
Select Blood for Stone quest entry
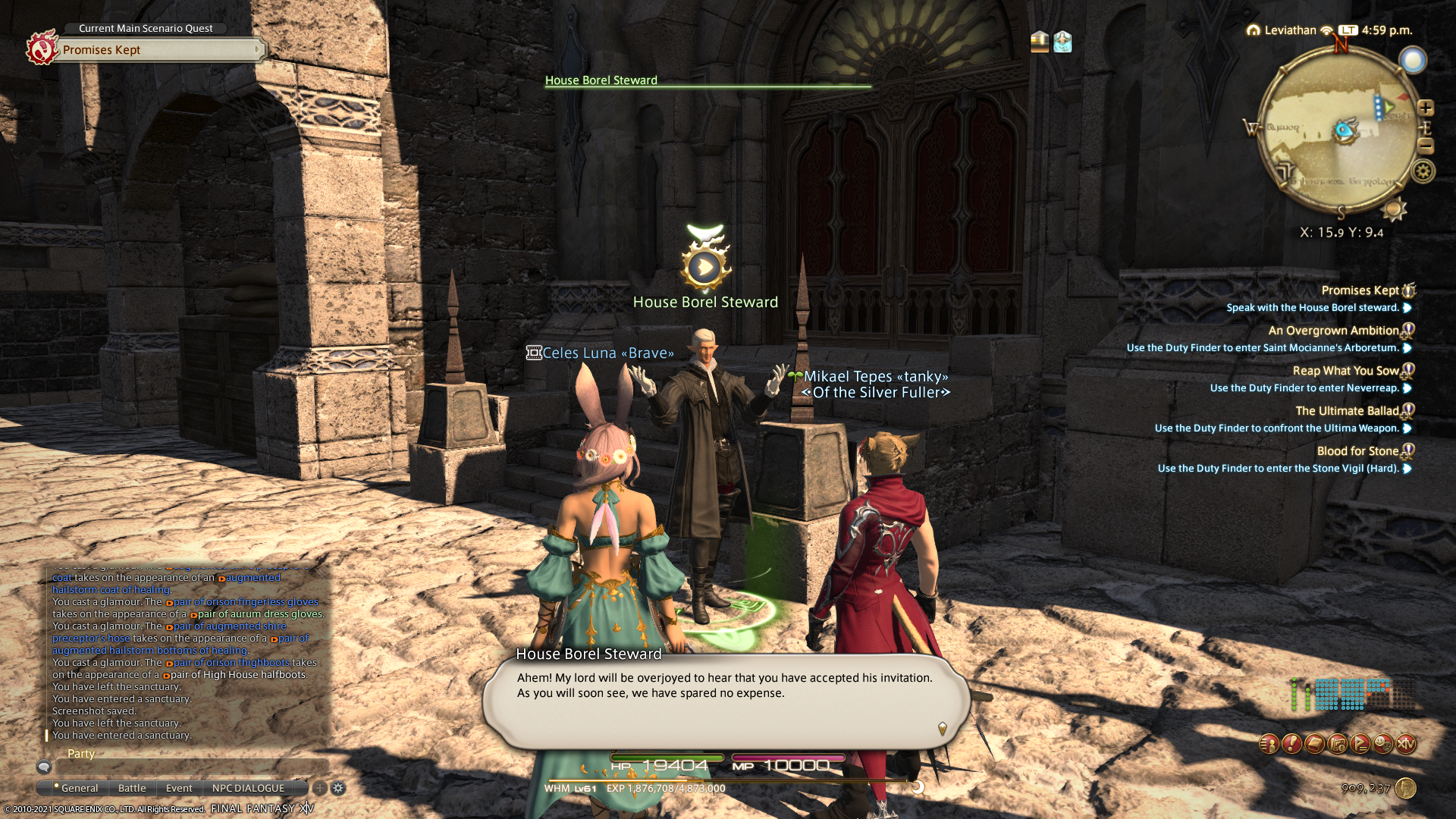tap(1357, 451)
